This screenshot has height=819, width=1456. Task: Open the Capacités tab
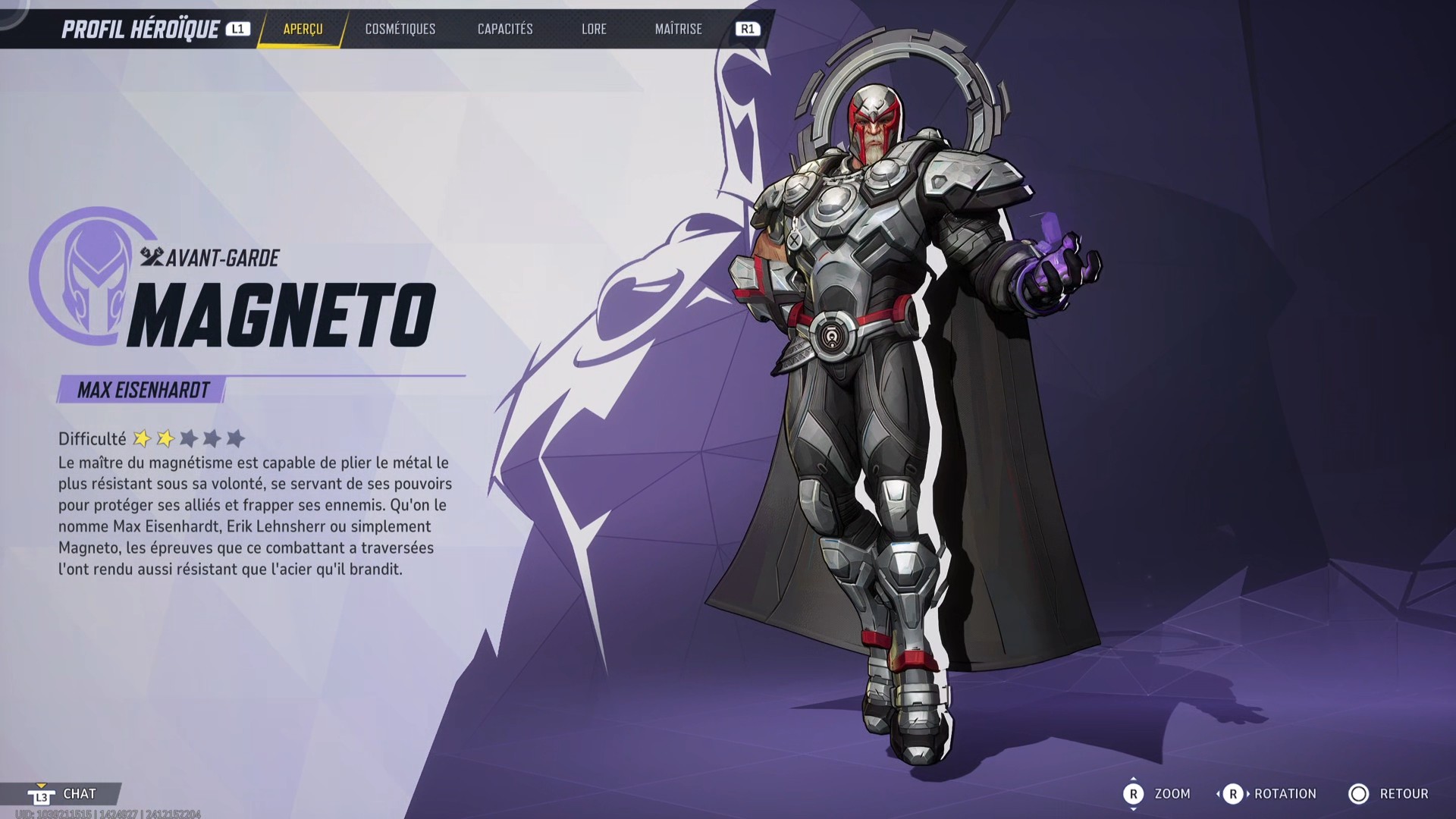click(505, 30)
